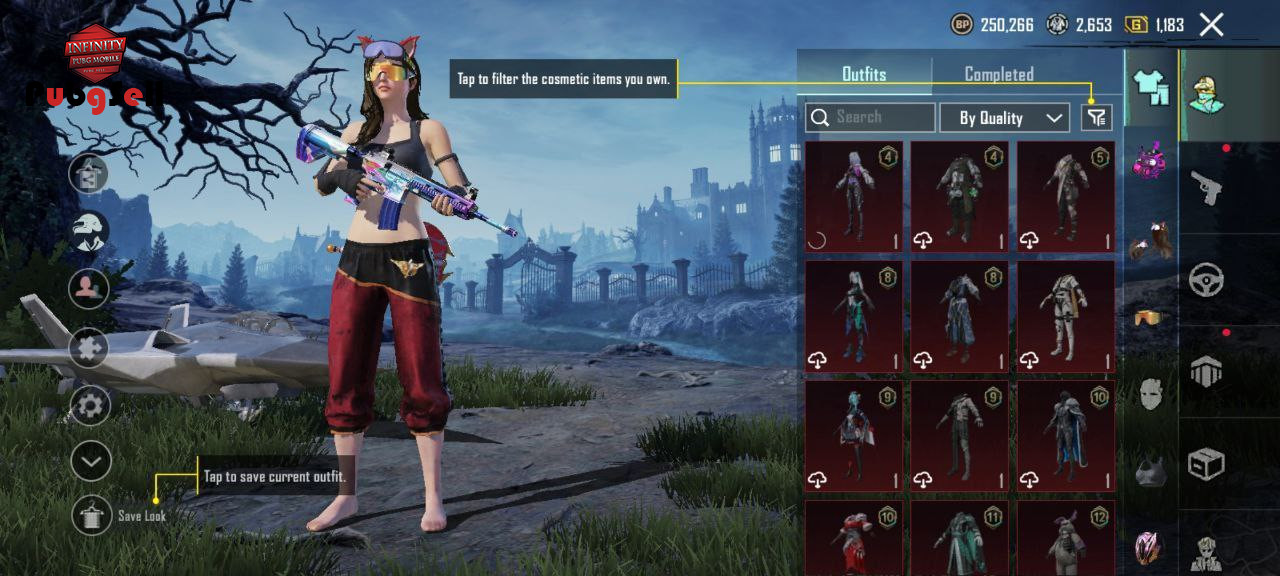This screenshot has height=576, width=1280.
Task: Open the vehicles category with the steering wheel icon
Action: [1206, 280]
